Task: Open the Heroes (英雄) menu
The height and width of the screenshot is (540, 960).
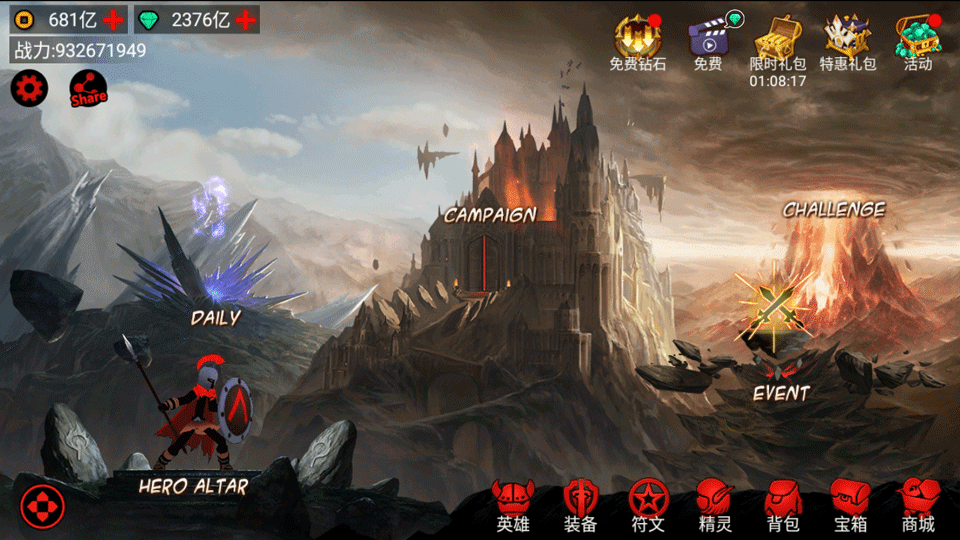Action: 513,504
